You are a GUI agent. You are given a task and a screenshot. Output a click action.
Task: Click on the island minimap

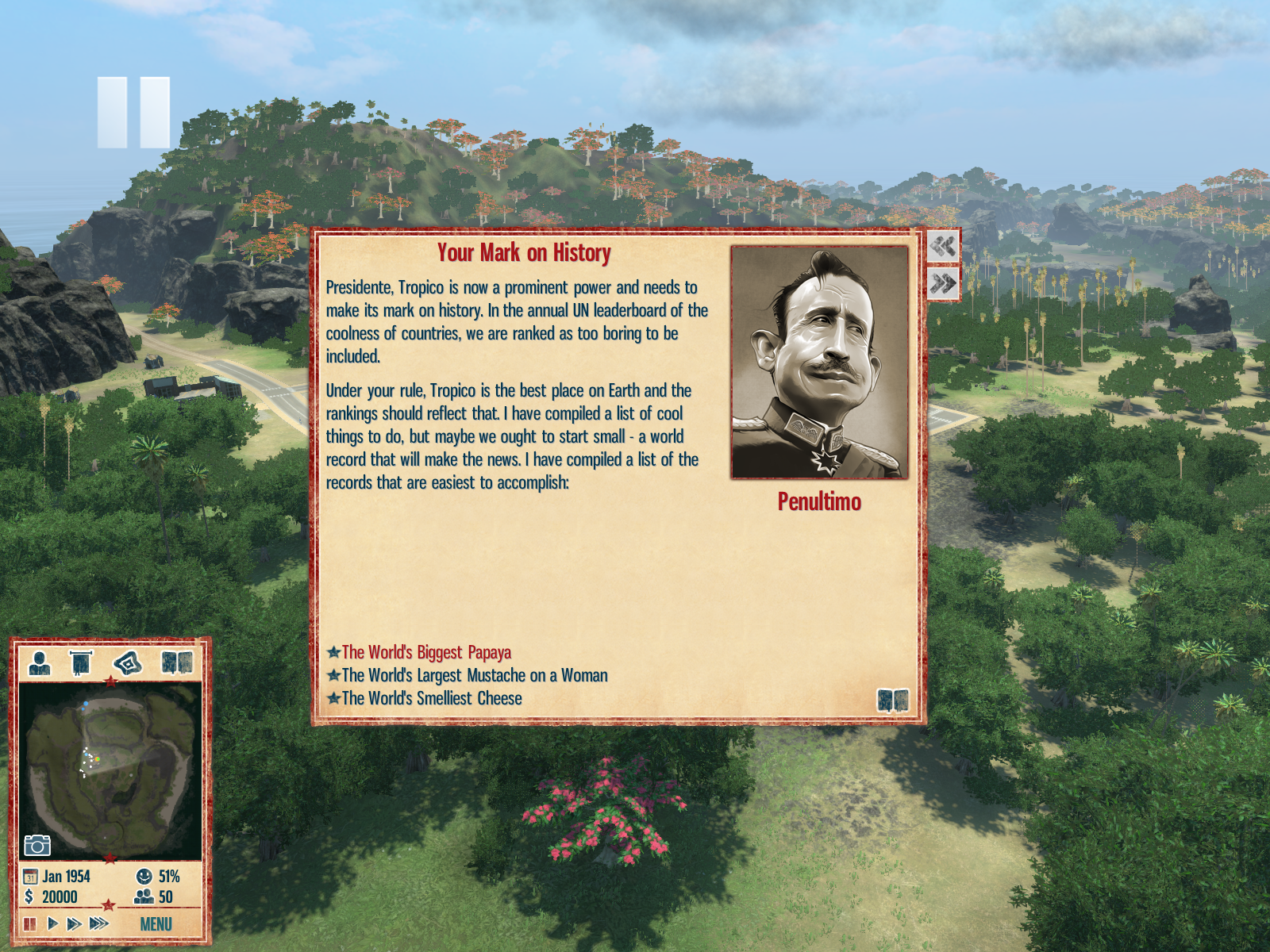110,770
